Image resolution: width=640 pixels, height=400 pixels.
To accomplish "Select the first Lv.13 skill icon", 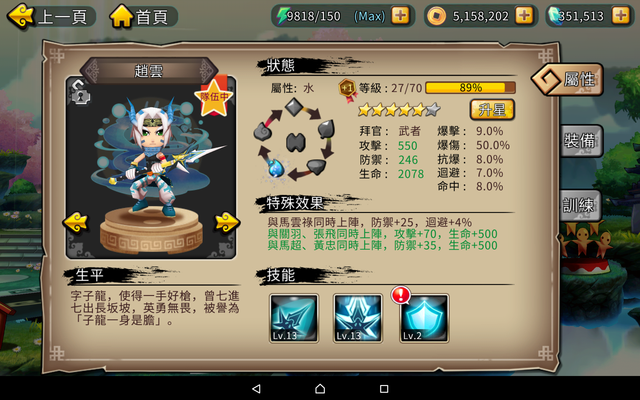I will point(294,318).
